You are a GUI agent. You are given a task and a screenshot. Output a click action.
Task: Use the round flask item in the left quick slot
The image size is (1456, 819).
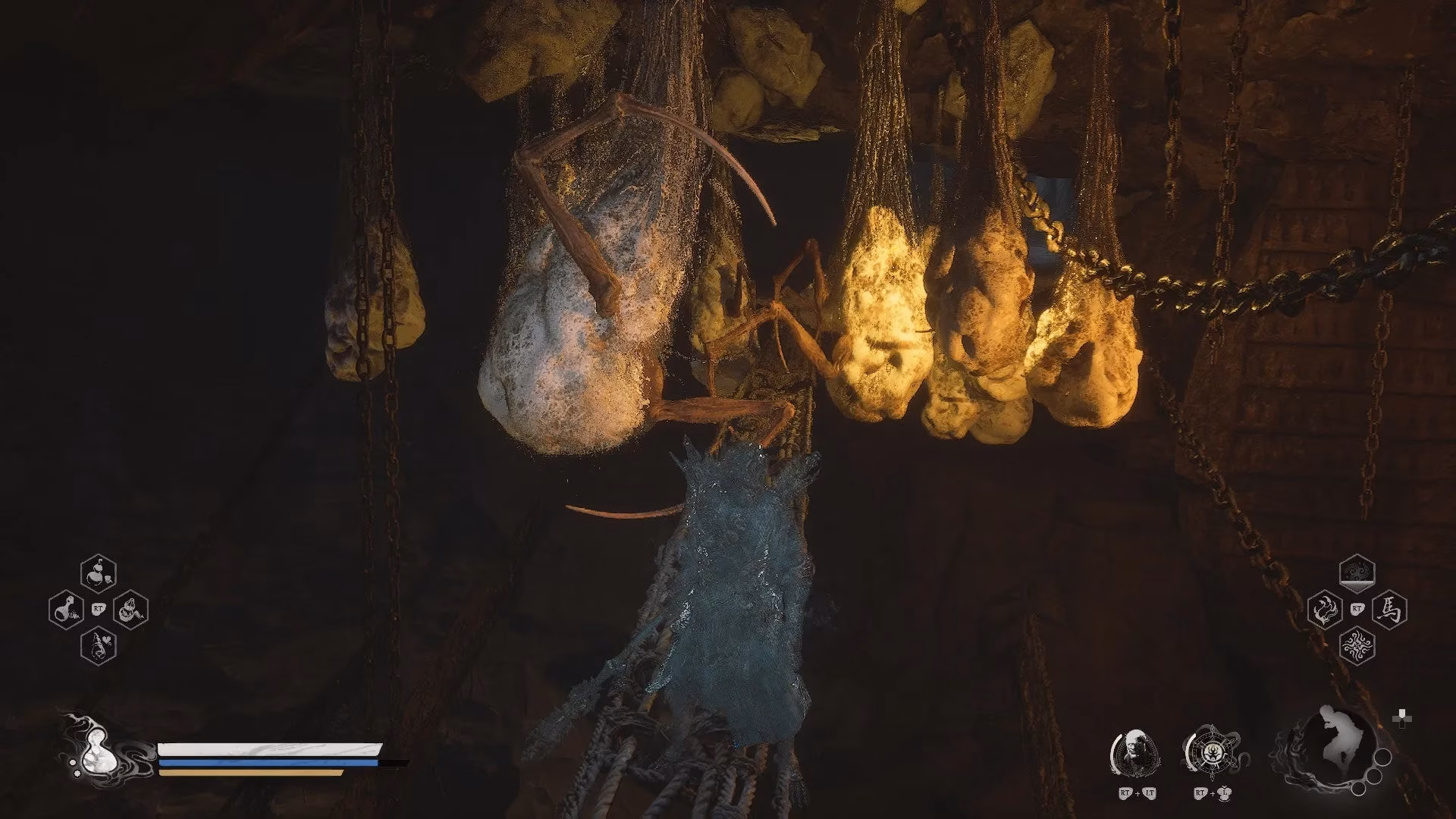(x=66, y=609)
